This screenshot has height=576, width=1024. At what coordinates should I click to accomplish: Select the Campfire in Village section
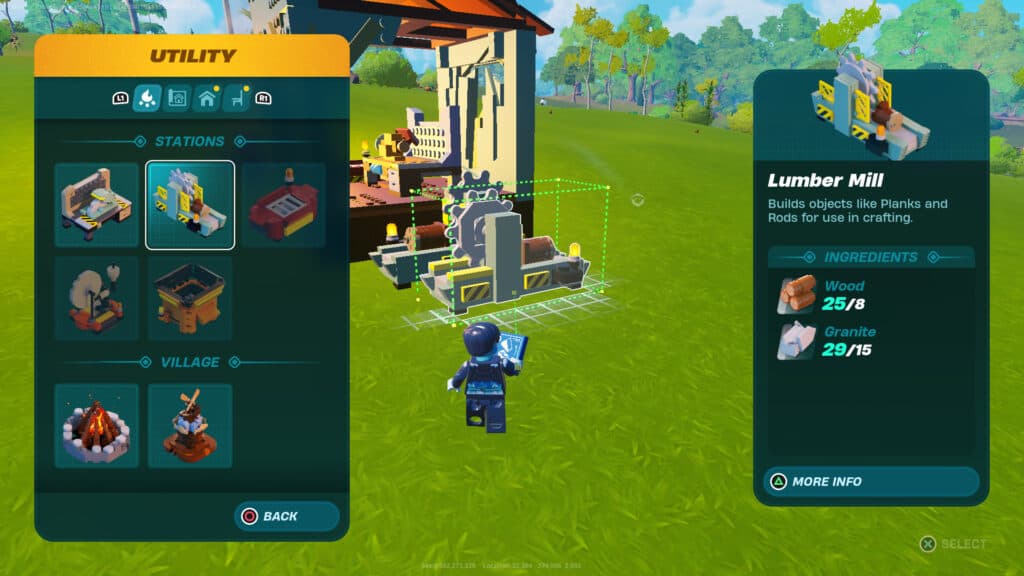point(97,425)
